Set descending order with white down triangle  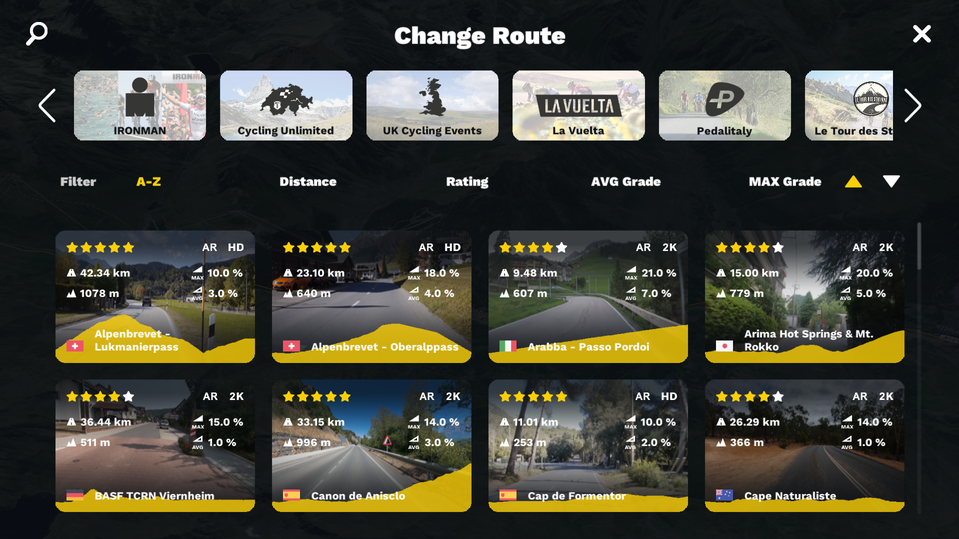(891, 182)
